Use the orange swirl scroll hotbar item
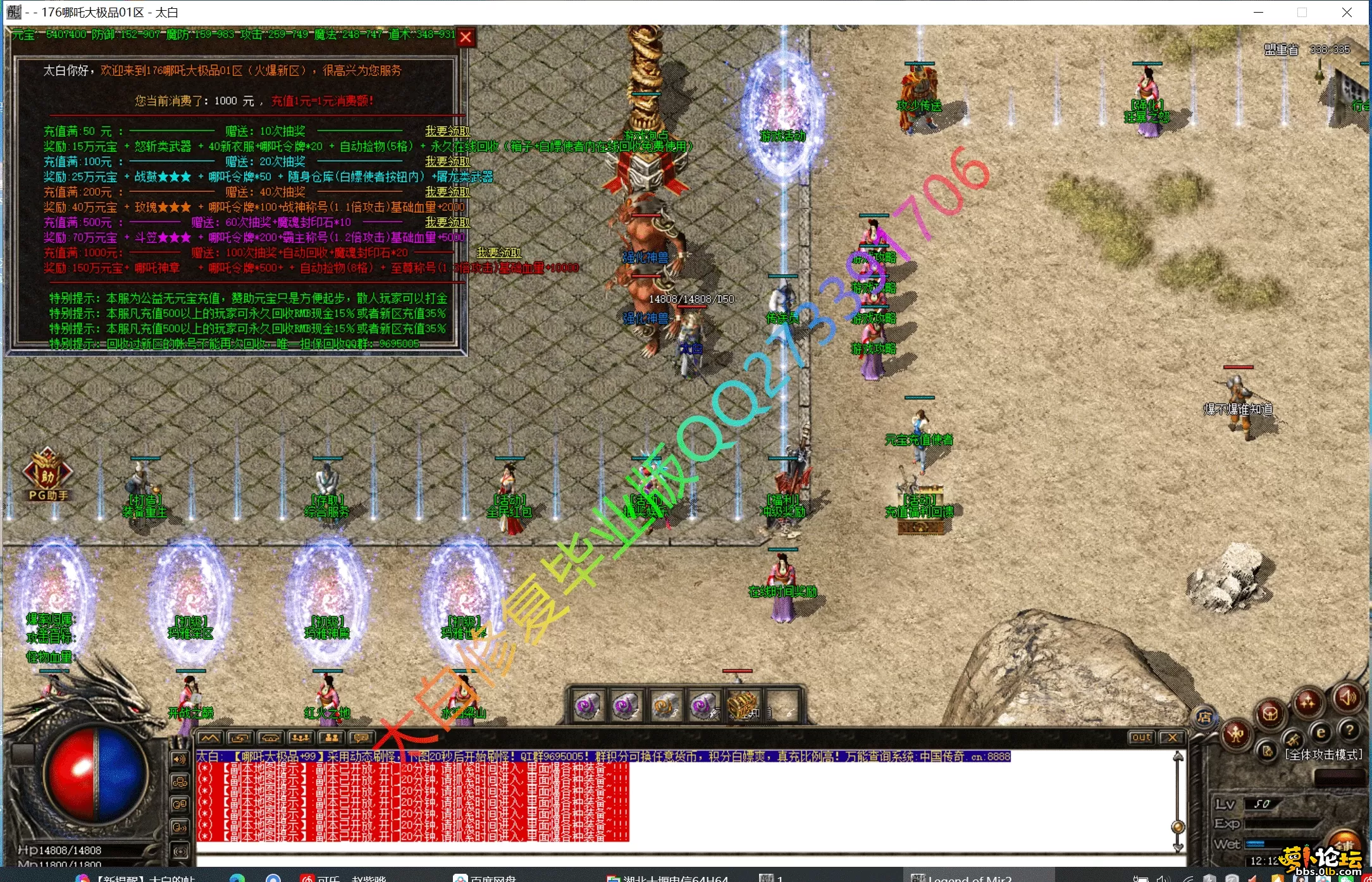 [x=664, y=705]
